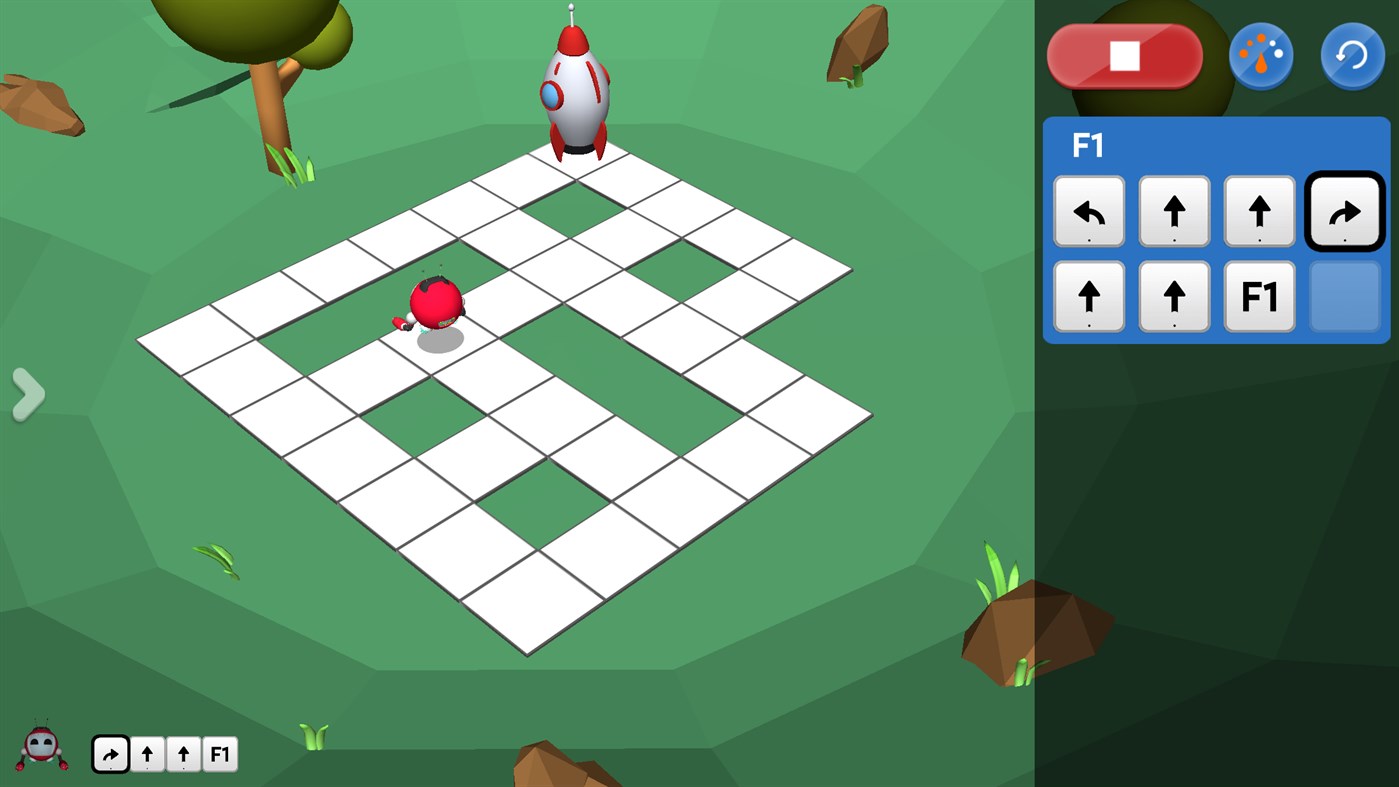
Task: Select the middle forward block in second row
Action: coord(1174,297)
